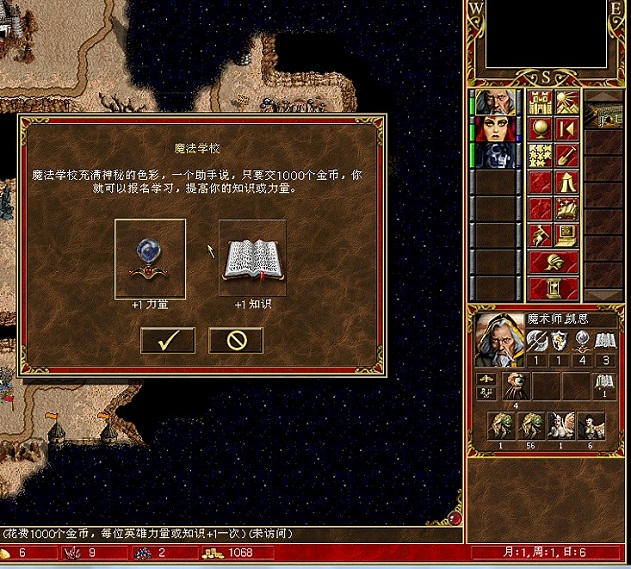This screenshot has width=631, height=569.
Task: Confirm the Magic School purchase with the checkmark
Action: click(167, 340)
